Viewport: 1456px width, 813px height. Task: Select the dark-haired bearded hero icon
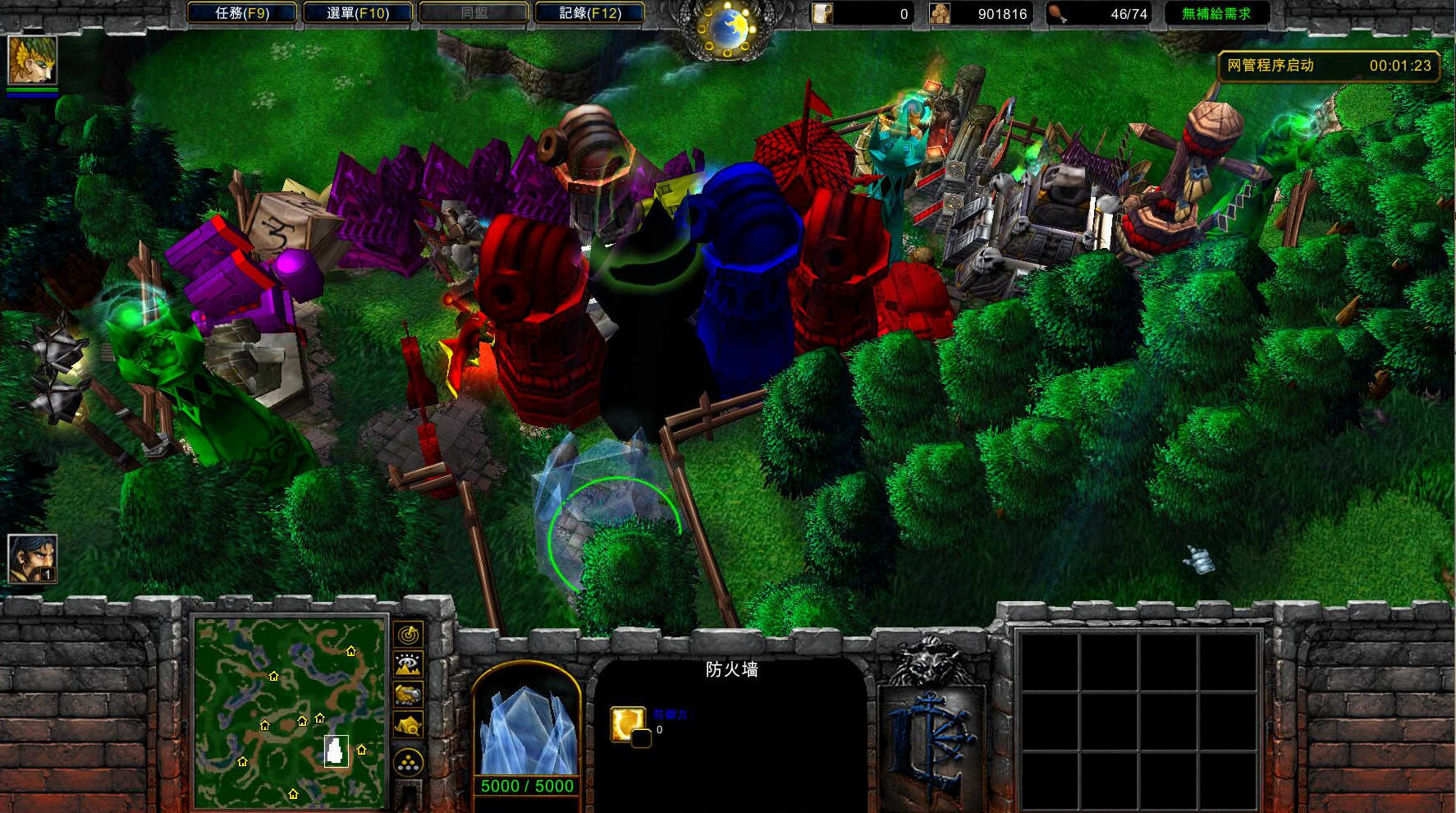pyautogui.click(x=32, y=558)
